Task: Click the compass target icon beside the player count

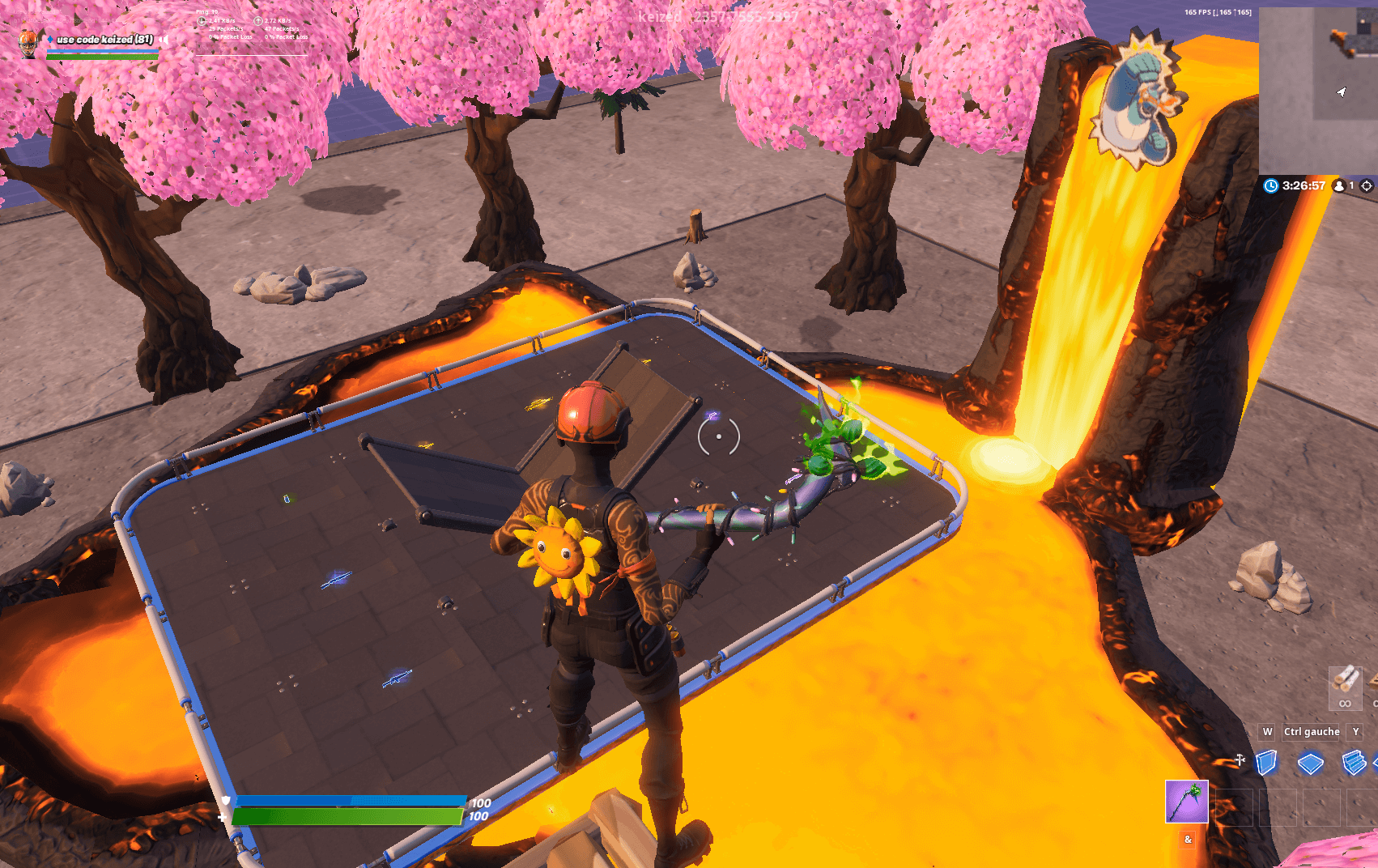Action: (1367, 186)
